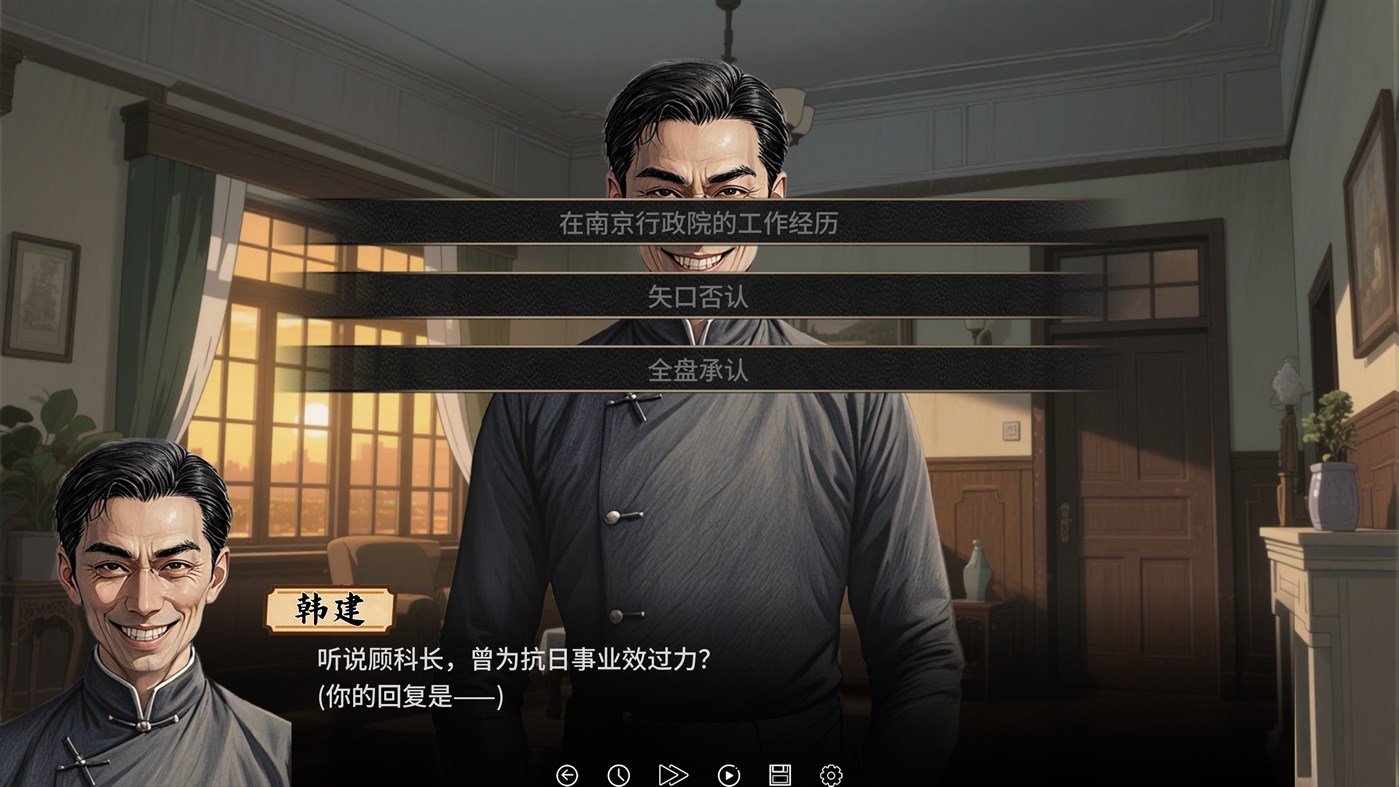This screenshot has height=787, width=1399.
Task: Open dialogue history with the clock icon
Action: [x=620, y=773]
